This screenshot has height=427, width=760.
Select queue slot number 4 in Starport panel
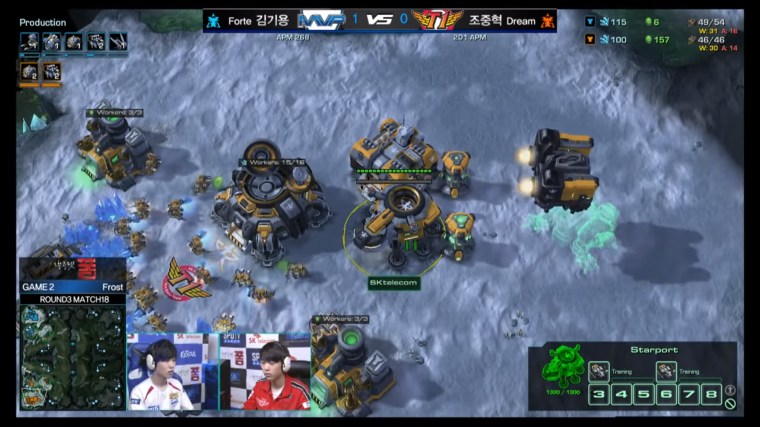[622, 393]
